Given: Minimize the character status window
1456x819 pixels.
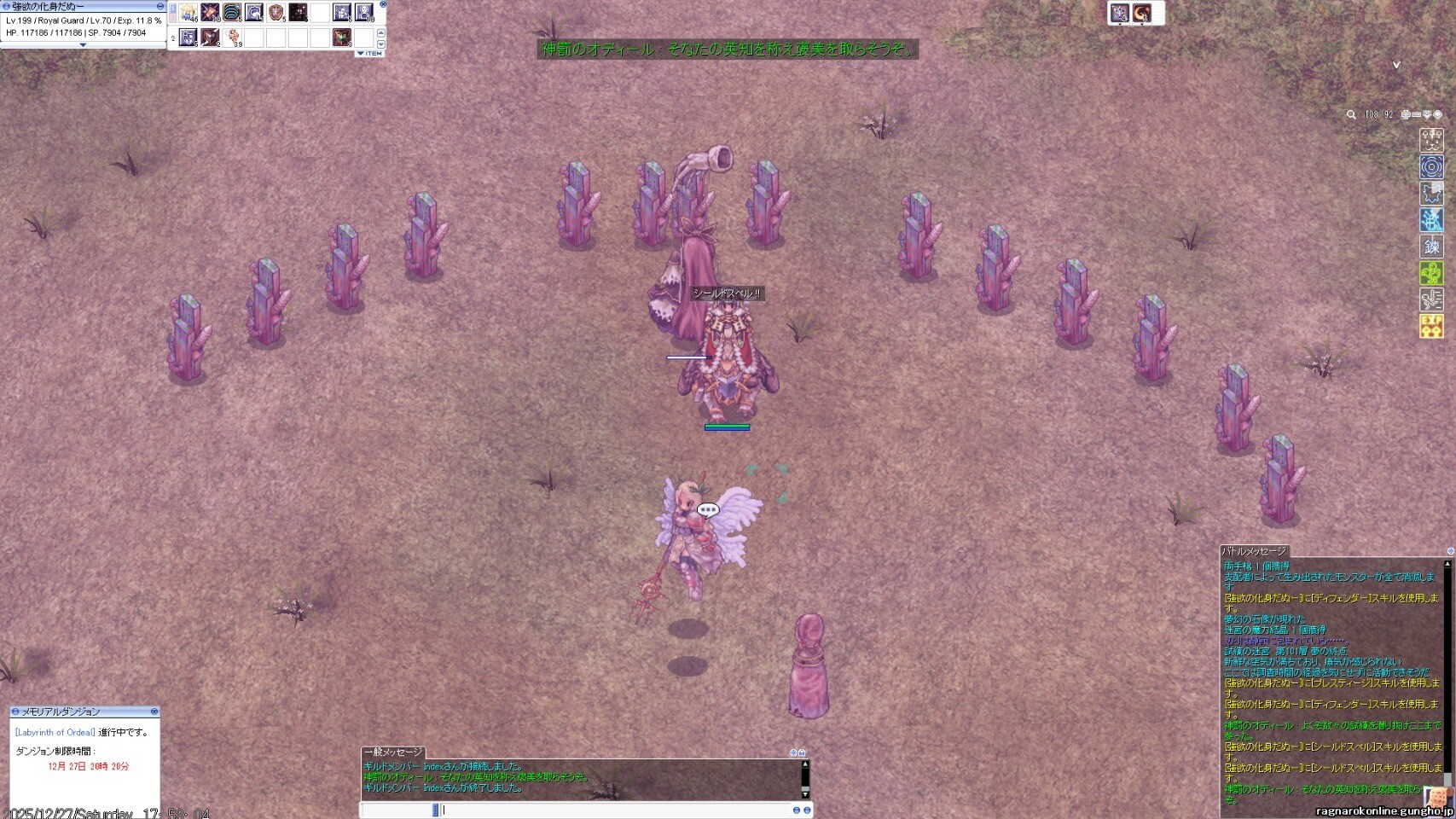Looking at the screenshot, I should point(160,6).
